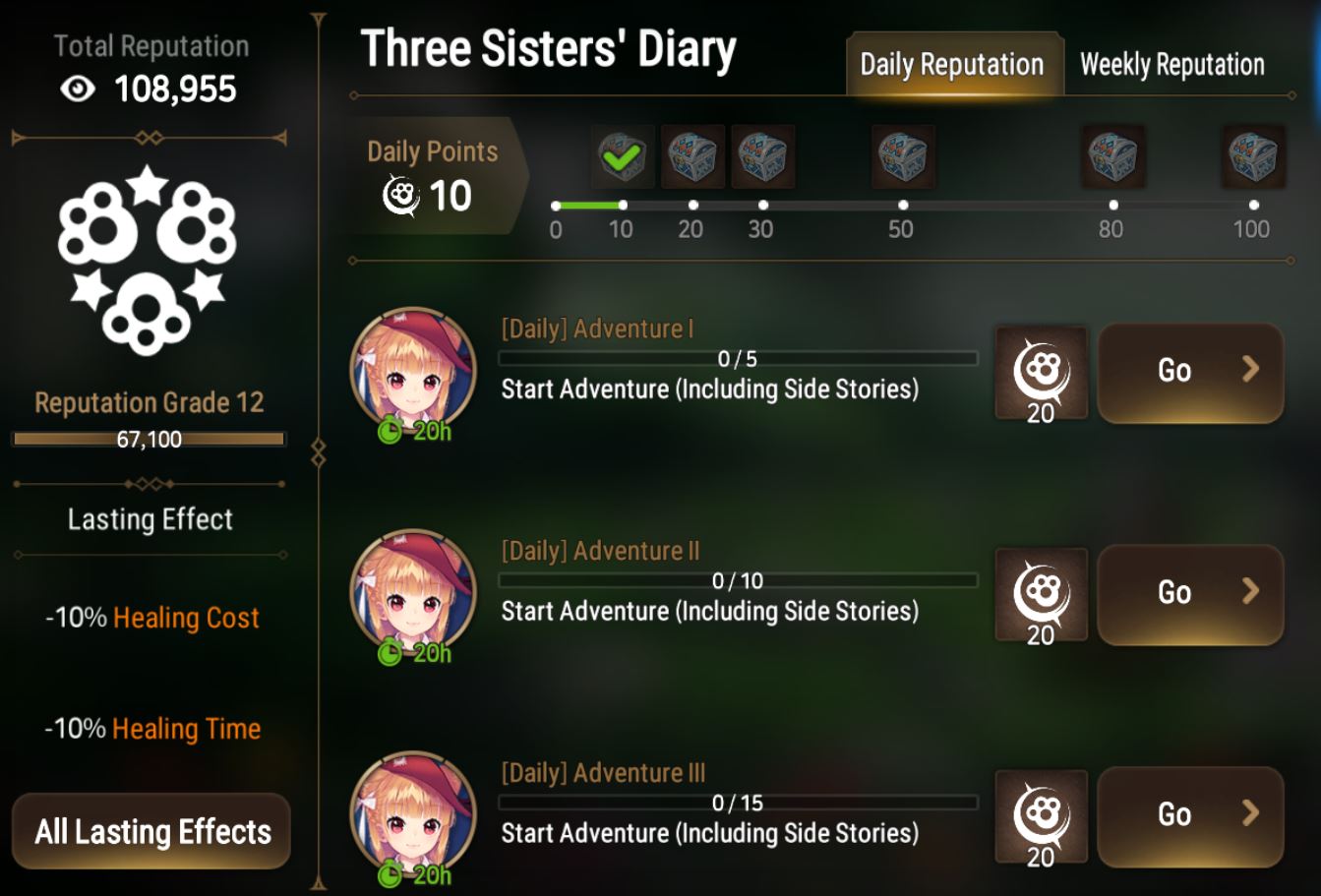This screenshot has width=1321, height=896.
Task: Open All Lasting Effects
Action: point(150,831)
